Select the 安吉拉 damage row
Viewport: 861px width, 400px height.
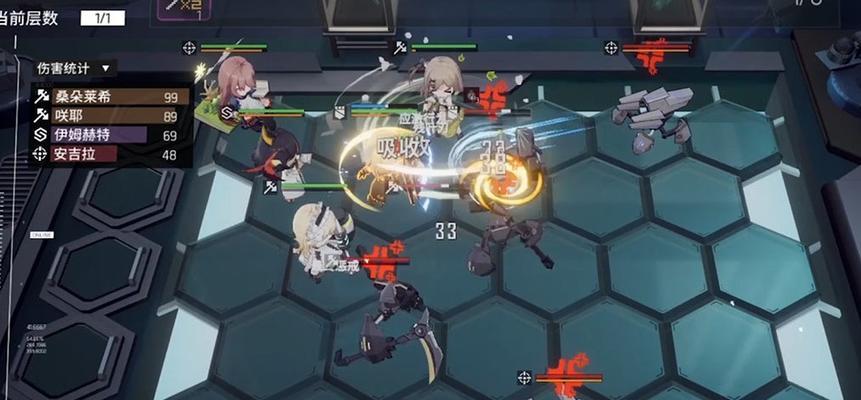coord(110,154)
